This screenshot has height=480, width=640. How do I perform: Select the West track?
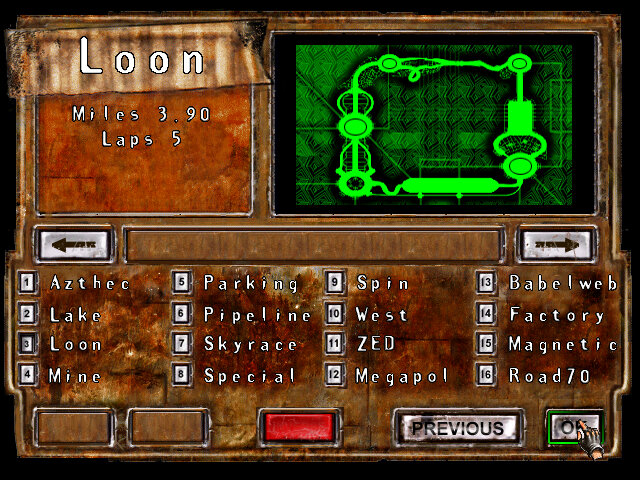[382, 315]
